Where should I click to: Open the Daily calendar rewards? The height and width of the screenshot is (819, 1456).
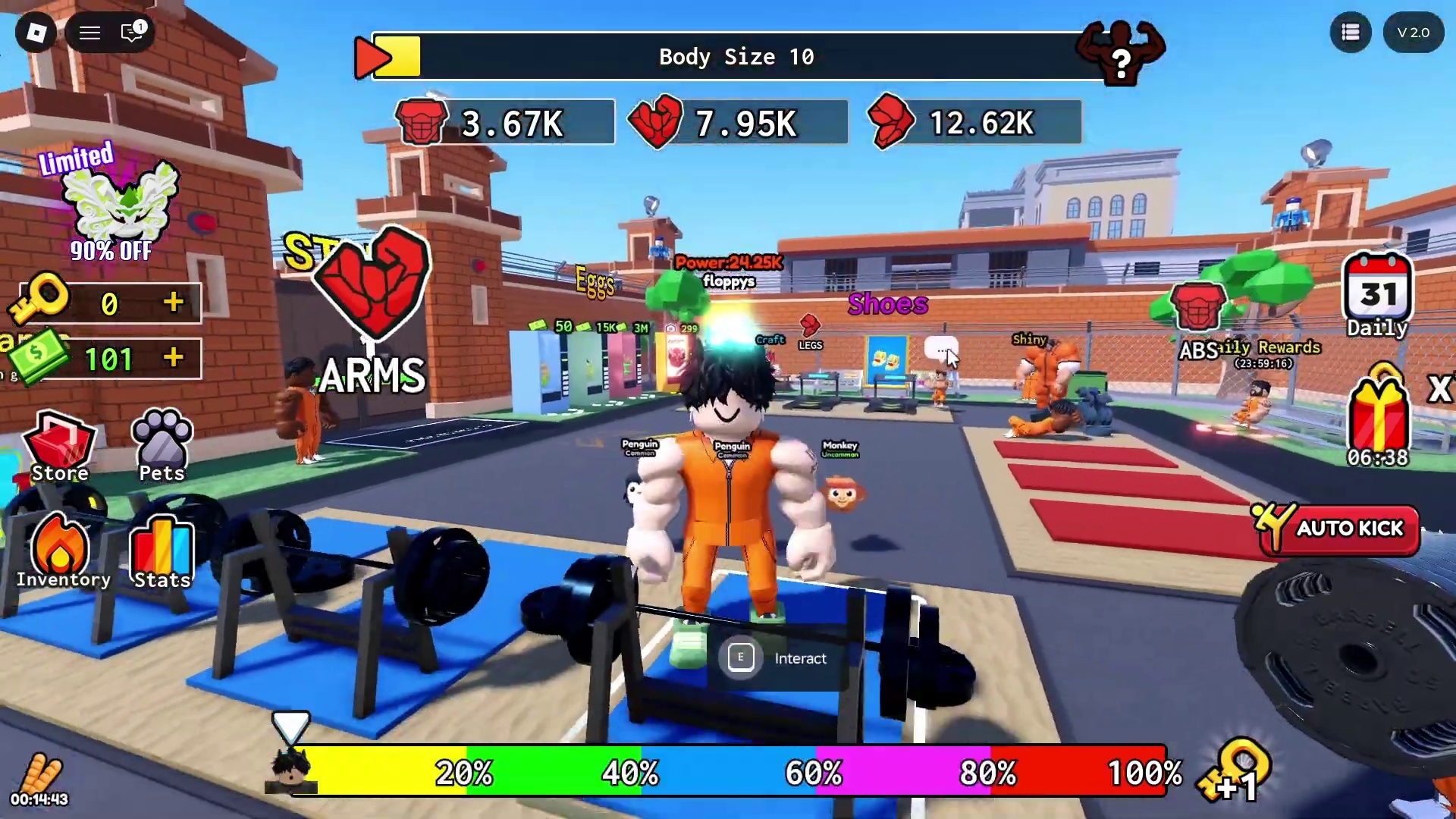click(1377, 296)
